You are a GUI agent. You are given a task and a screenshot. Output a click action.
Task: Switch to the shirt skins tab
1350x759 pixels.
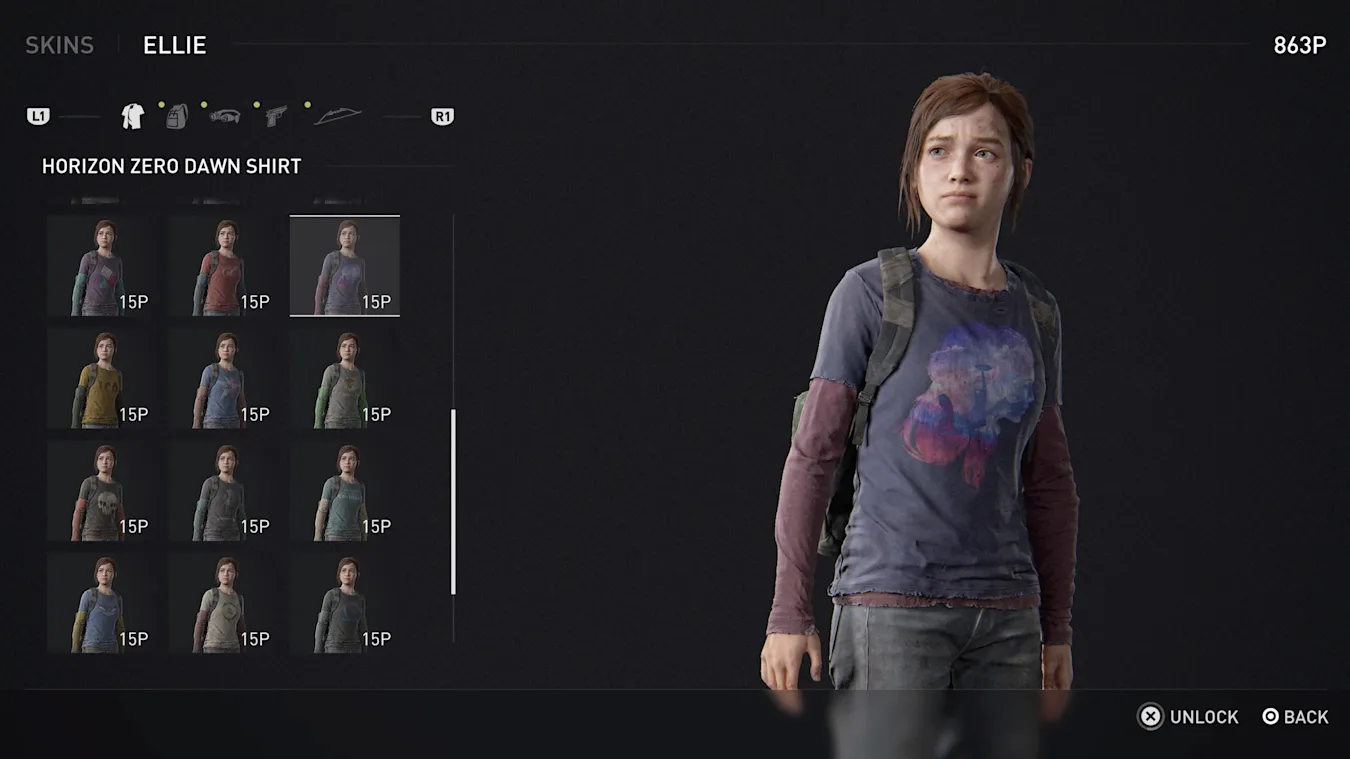[132, 117]
